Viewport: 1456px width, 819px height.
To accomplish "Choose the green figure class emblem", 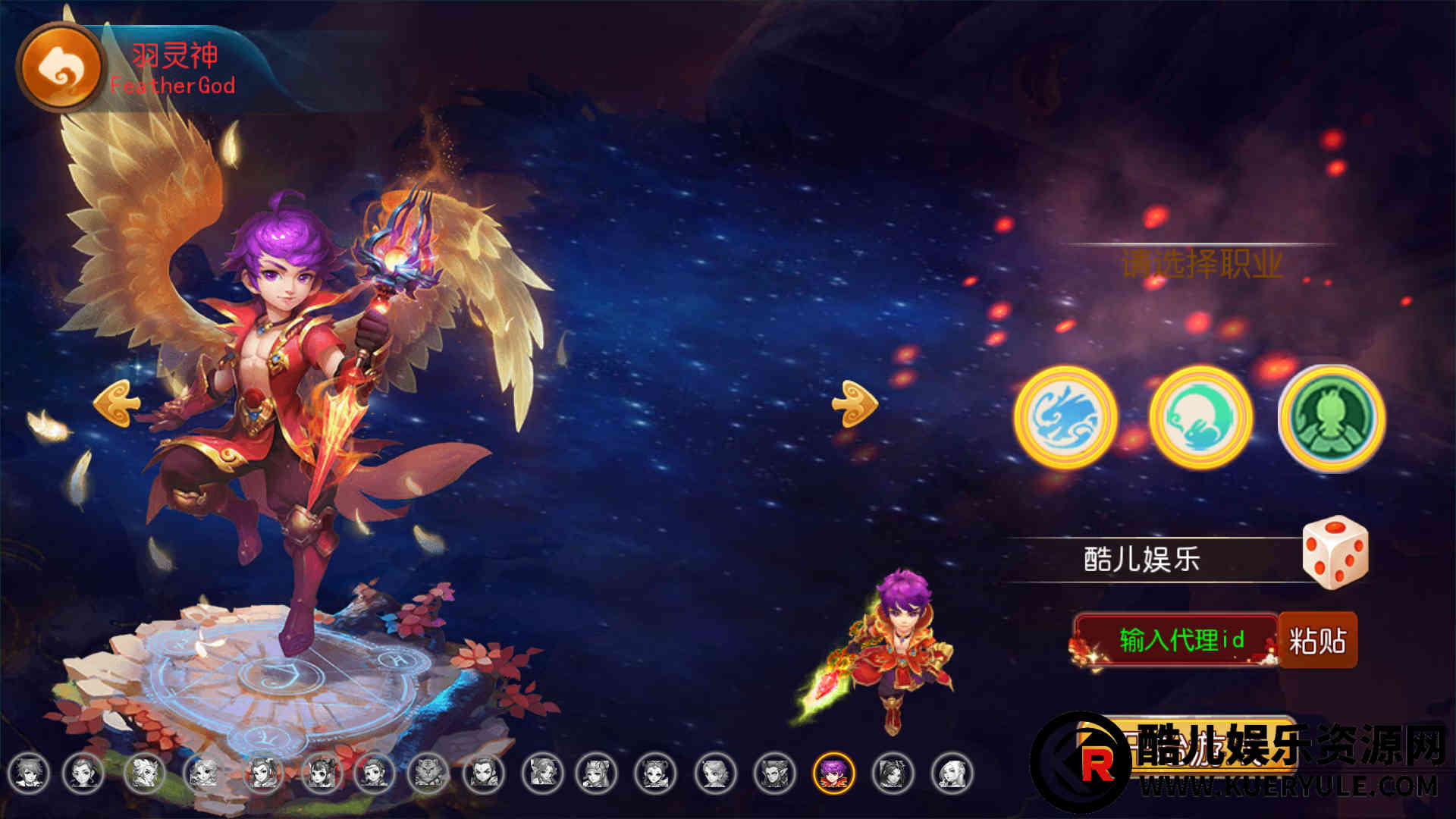I will pyautogui.click(x=1332, y=418).
